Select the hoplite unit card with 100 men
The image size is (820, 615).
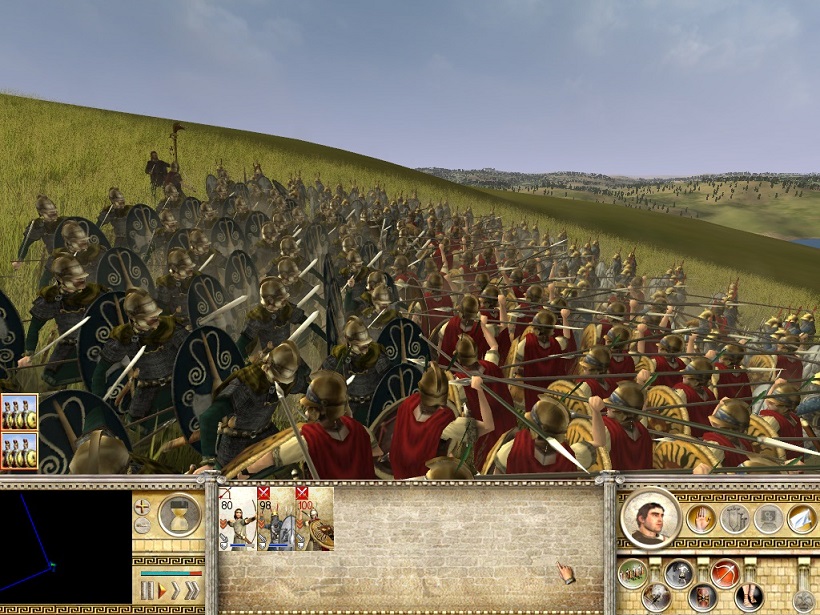[315, 518]
